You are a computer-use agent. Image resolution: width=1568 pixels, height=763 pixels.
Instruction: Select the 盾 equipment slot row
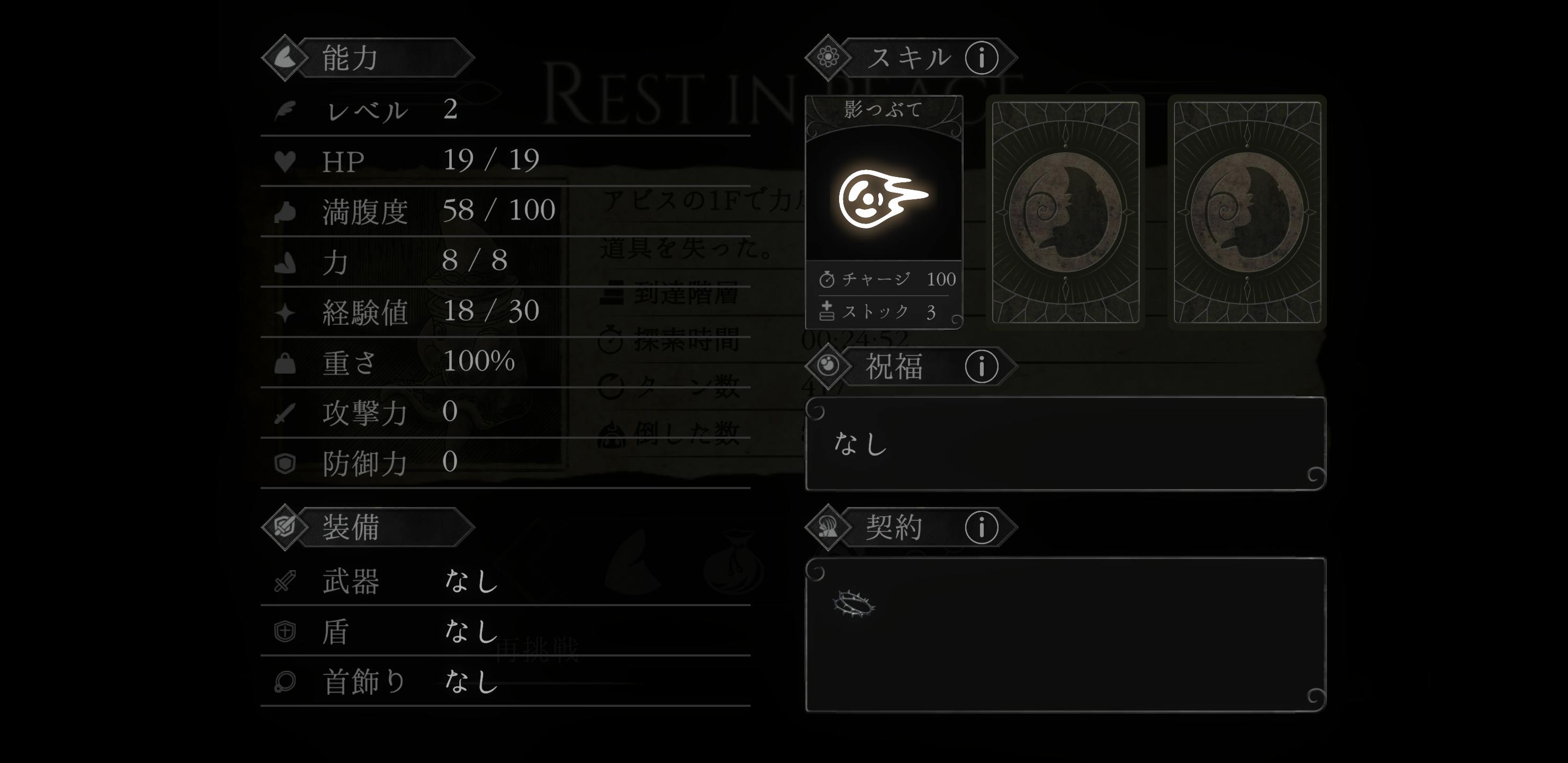pyautogui.click(x=505, y=631)
